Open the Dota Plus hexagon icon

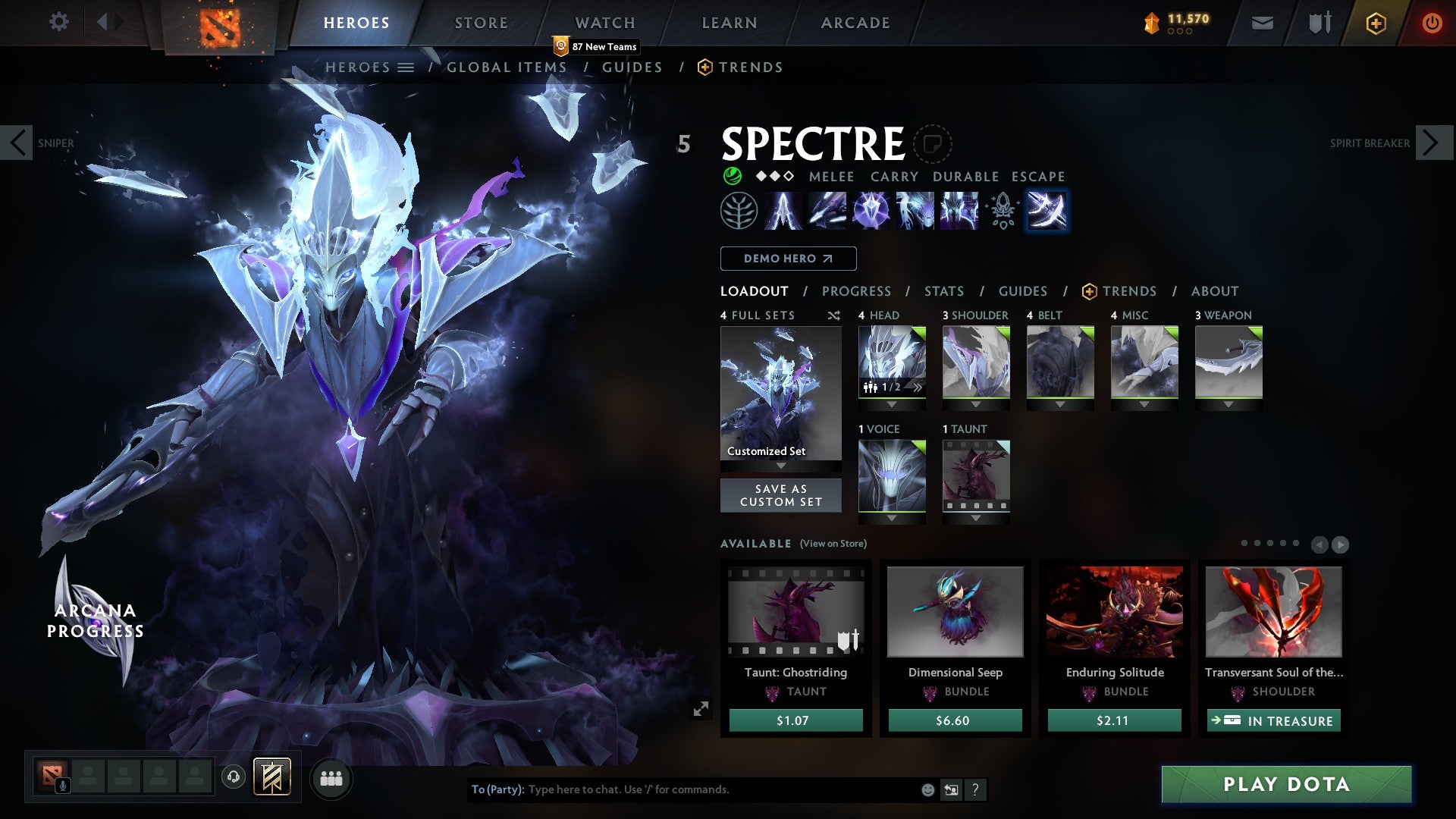coord(1375,23)
